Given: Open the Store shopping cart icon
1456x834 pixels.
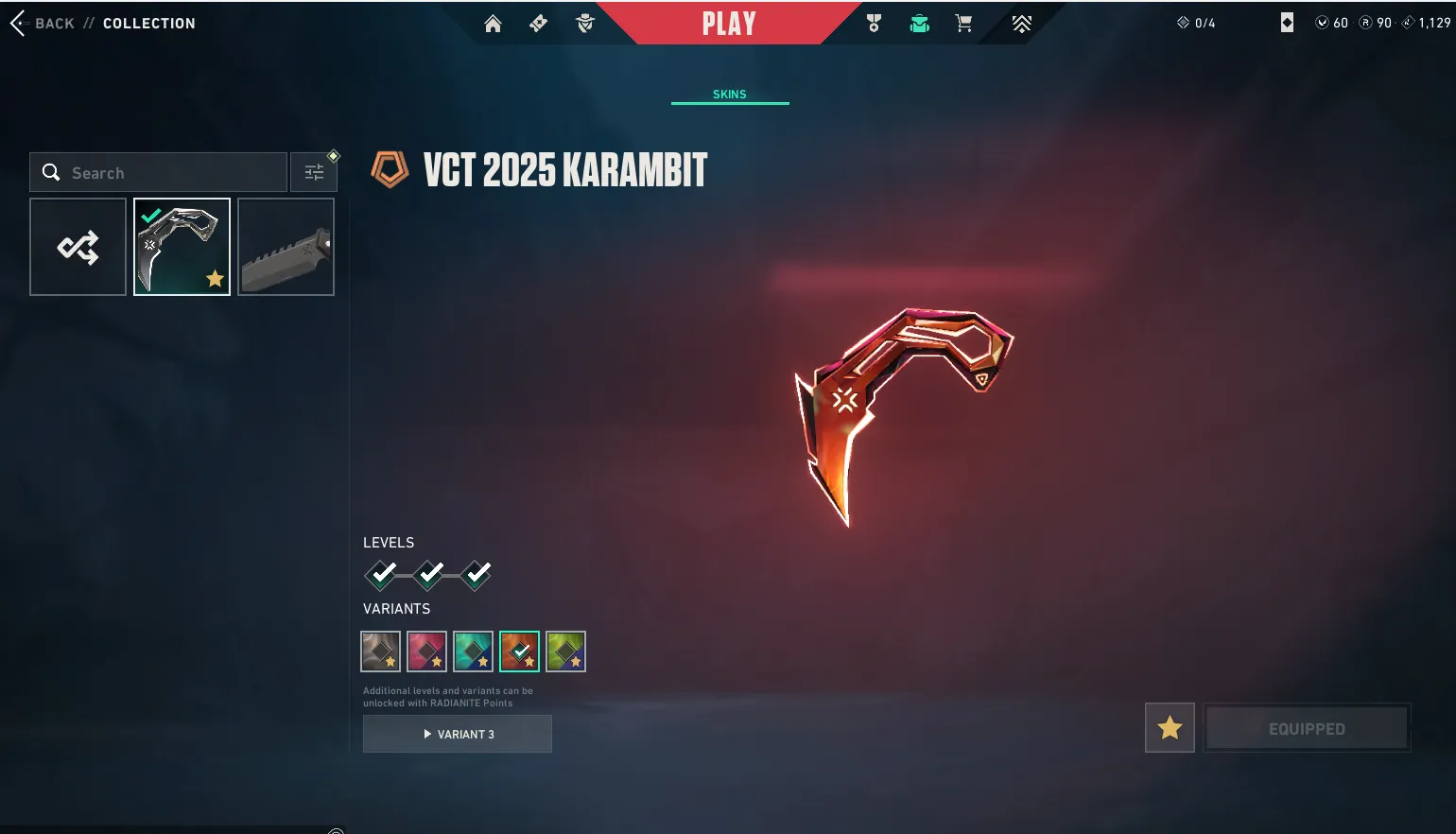Looking at the screenshot, I should pyautogui.click(x=962, y=24).
